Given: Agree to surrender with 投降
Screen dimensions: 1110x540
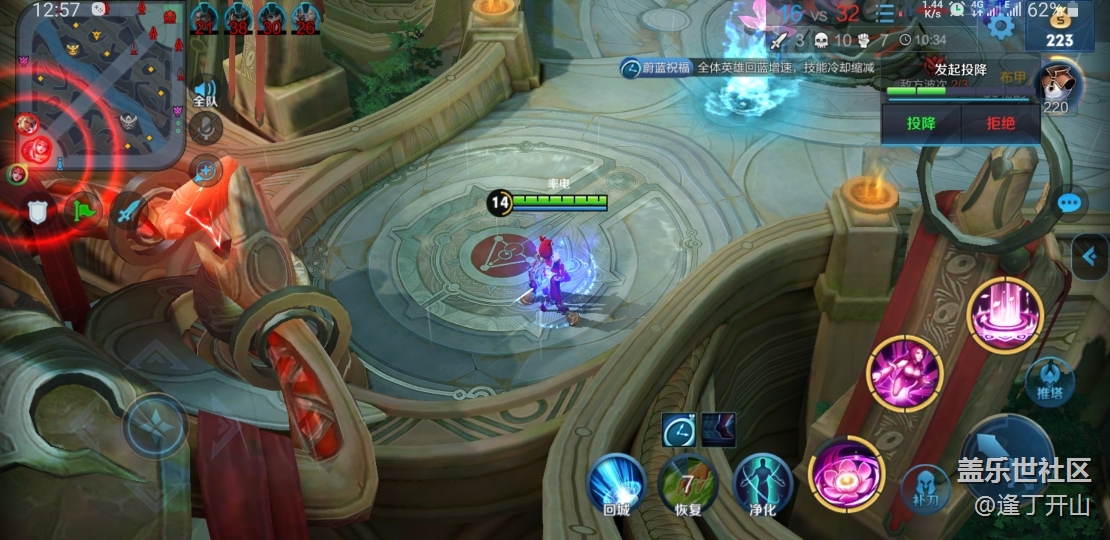Looking at the screenshot, I should 921,124.
